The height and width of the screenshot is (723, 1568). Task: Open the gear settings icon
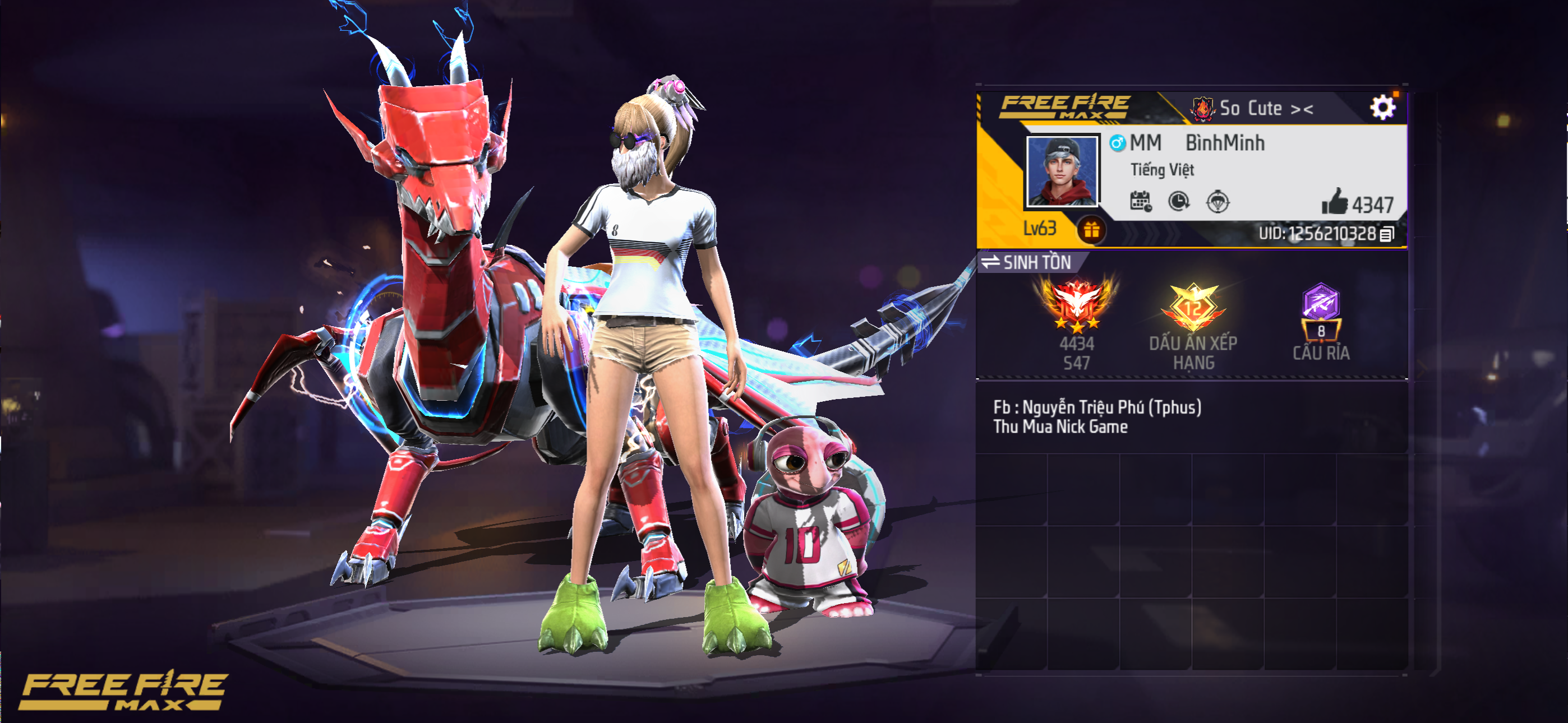1382,108
